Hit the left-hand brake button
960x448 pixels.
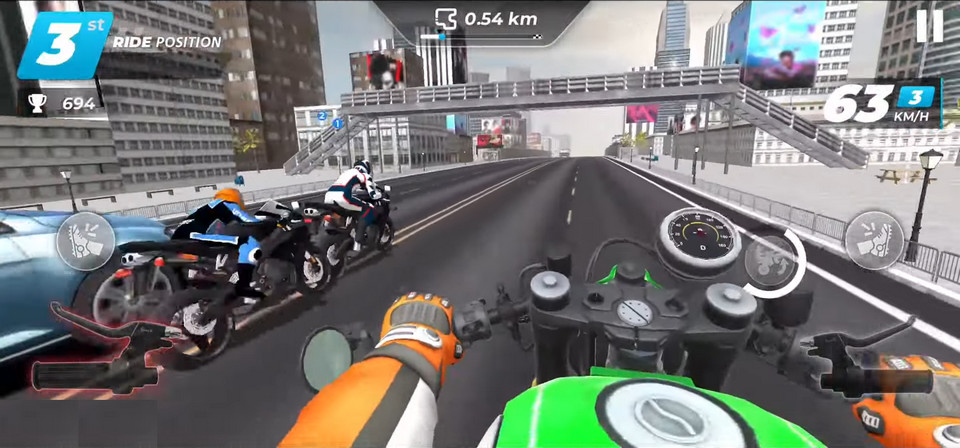[x=85, y=241]
